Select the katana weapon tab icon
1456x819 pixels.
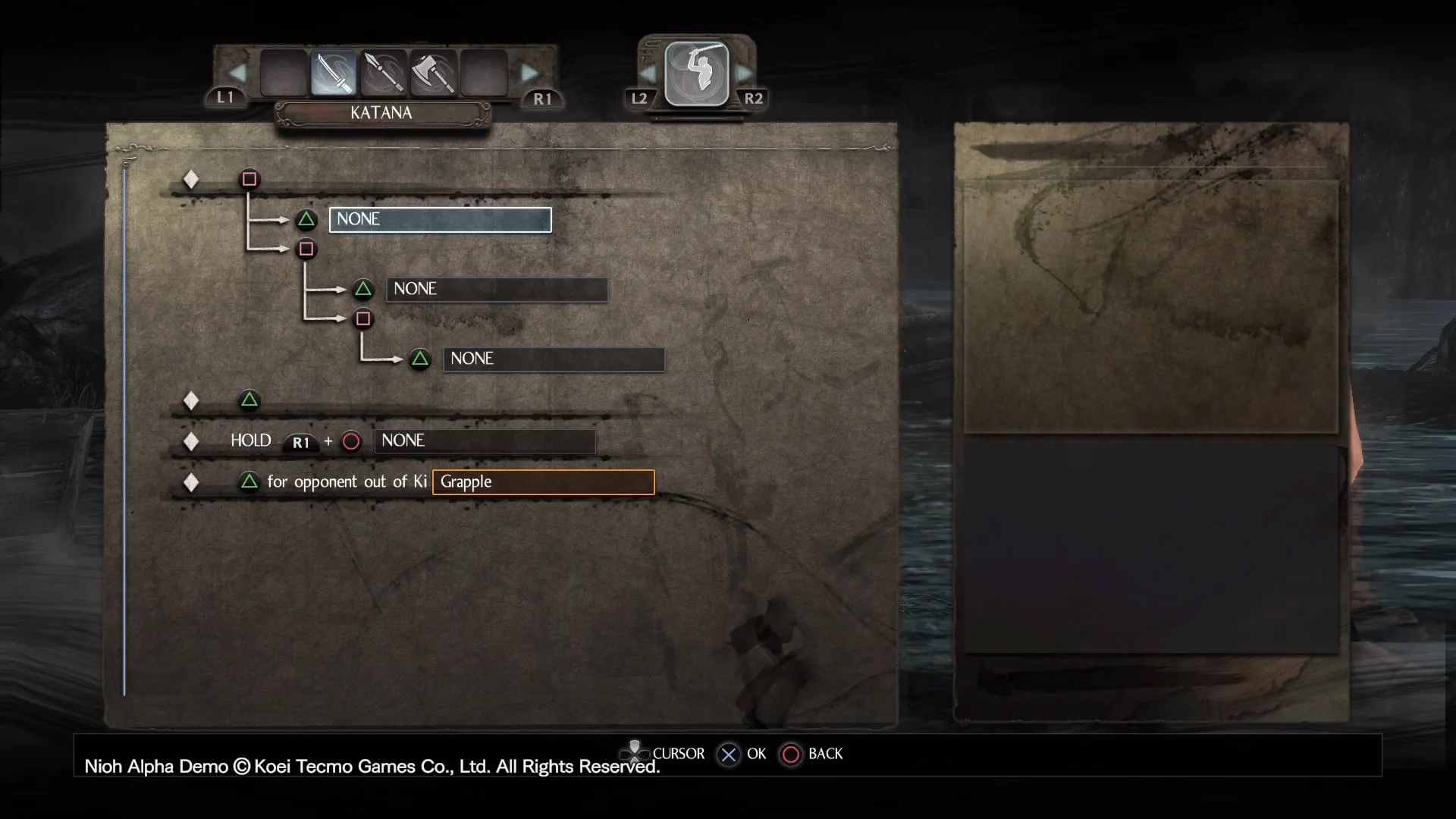pos(333,73)
